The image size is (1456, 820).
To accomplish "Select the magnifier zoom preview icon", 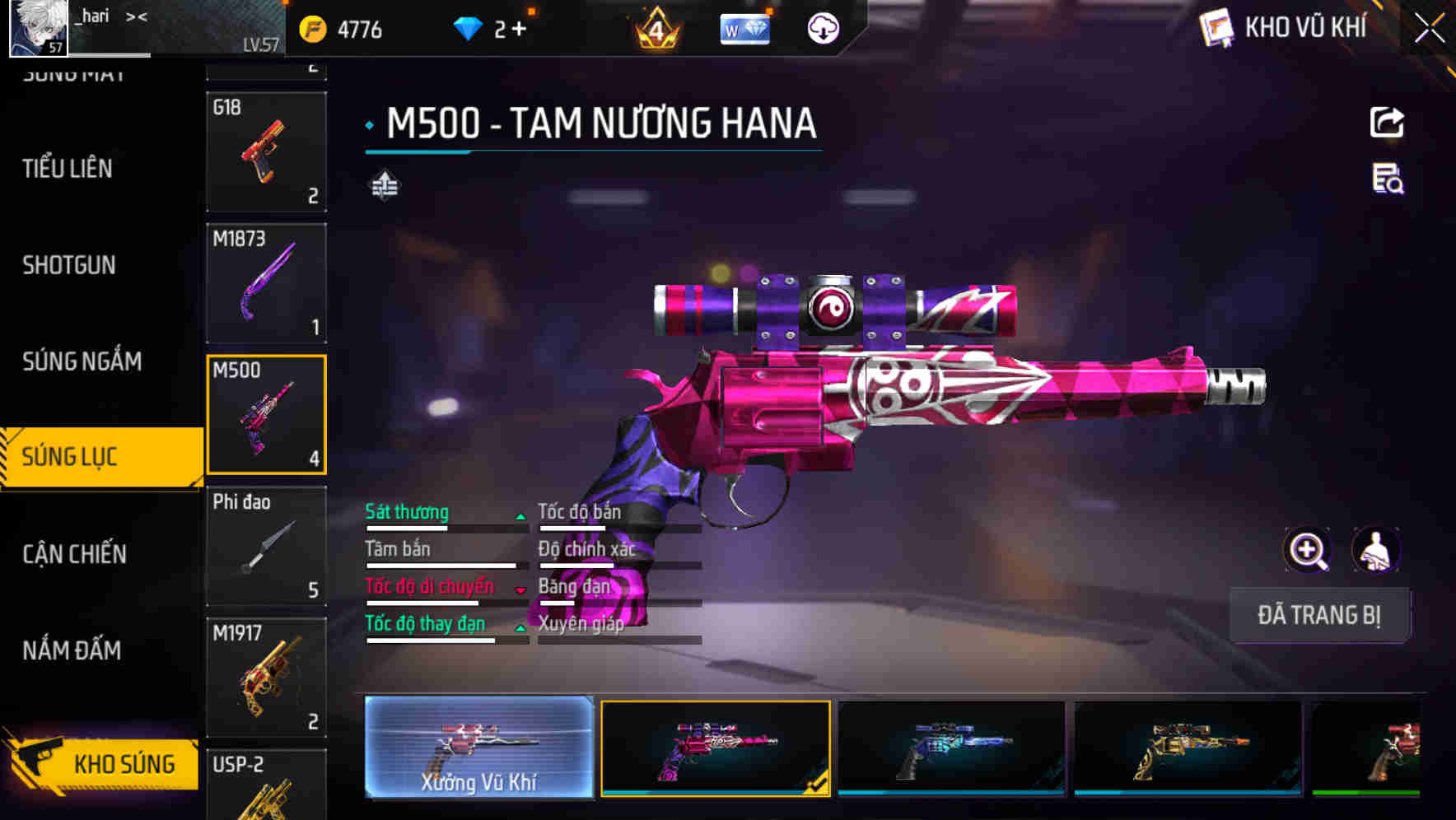I will click(x=1308, y=550).
